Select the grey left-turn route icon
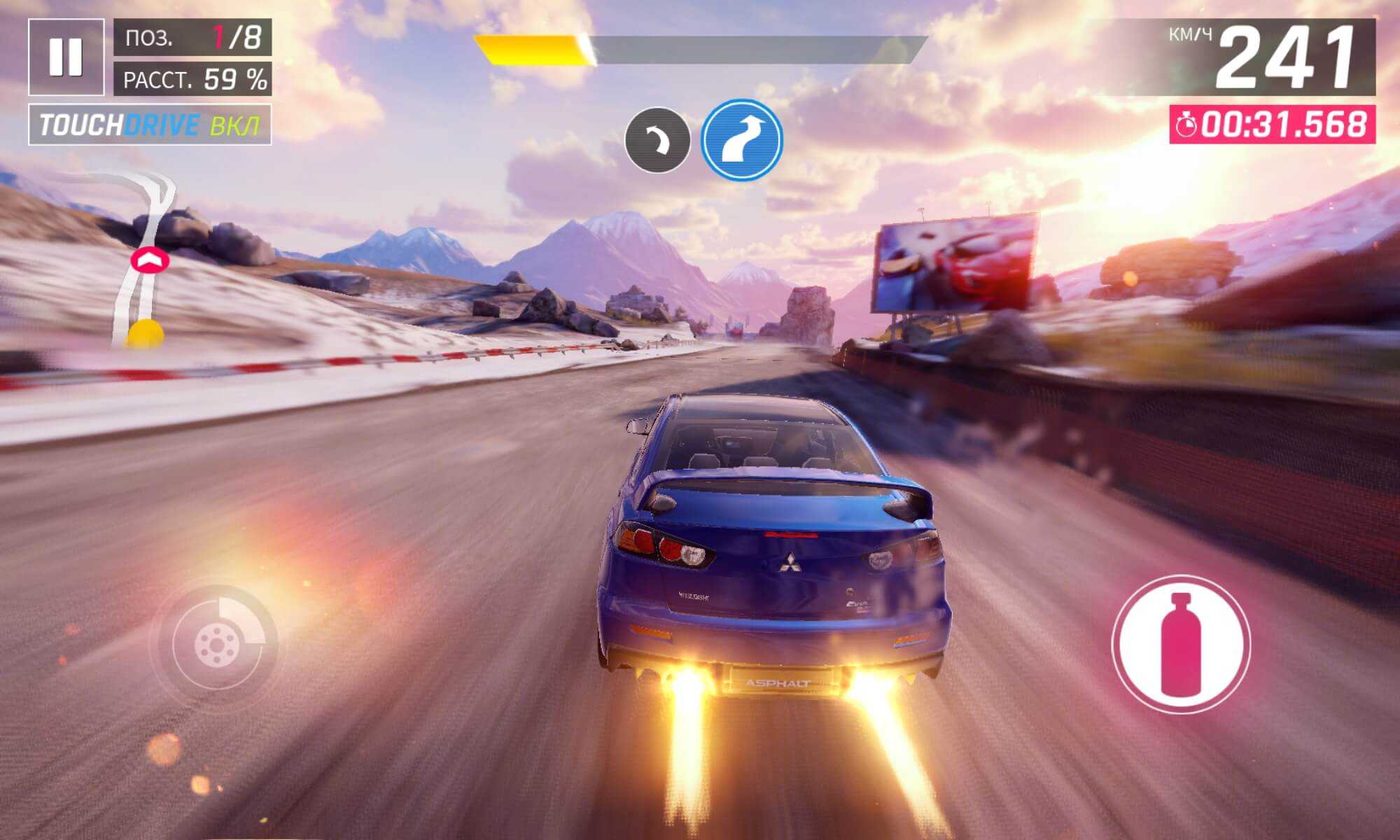 pyautogui.click(x=657, y=140)
